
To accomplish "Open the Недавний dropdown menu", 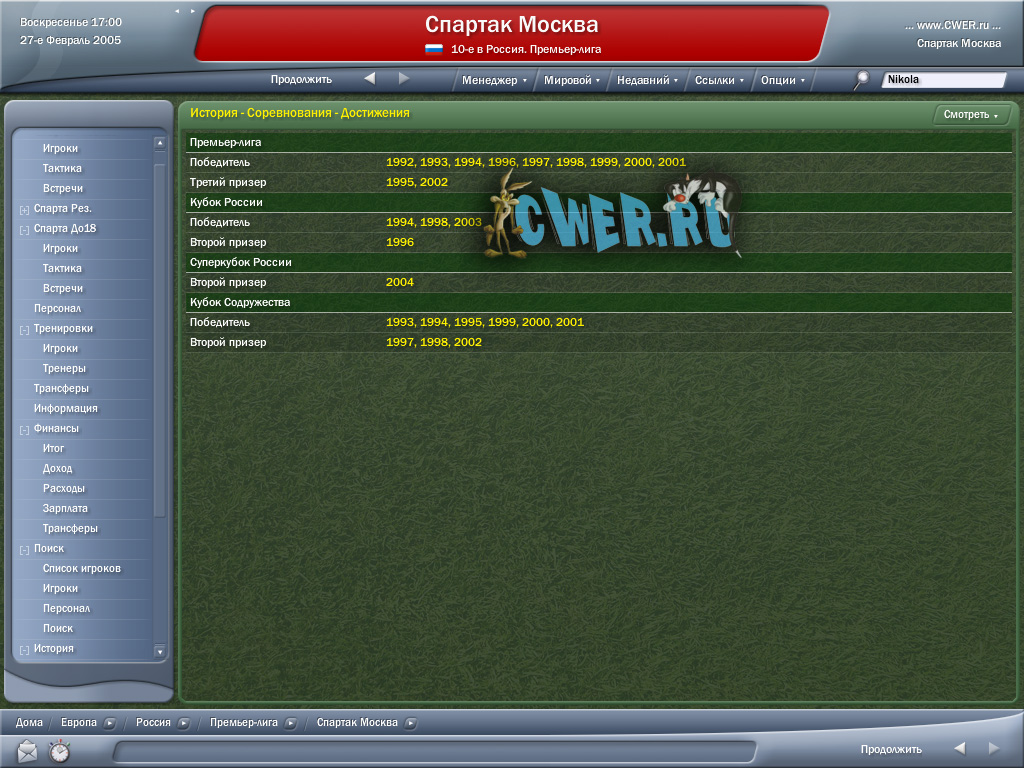I will [647, 80].
